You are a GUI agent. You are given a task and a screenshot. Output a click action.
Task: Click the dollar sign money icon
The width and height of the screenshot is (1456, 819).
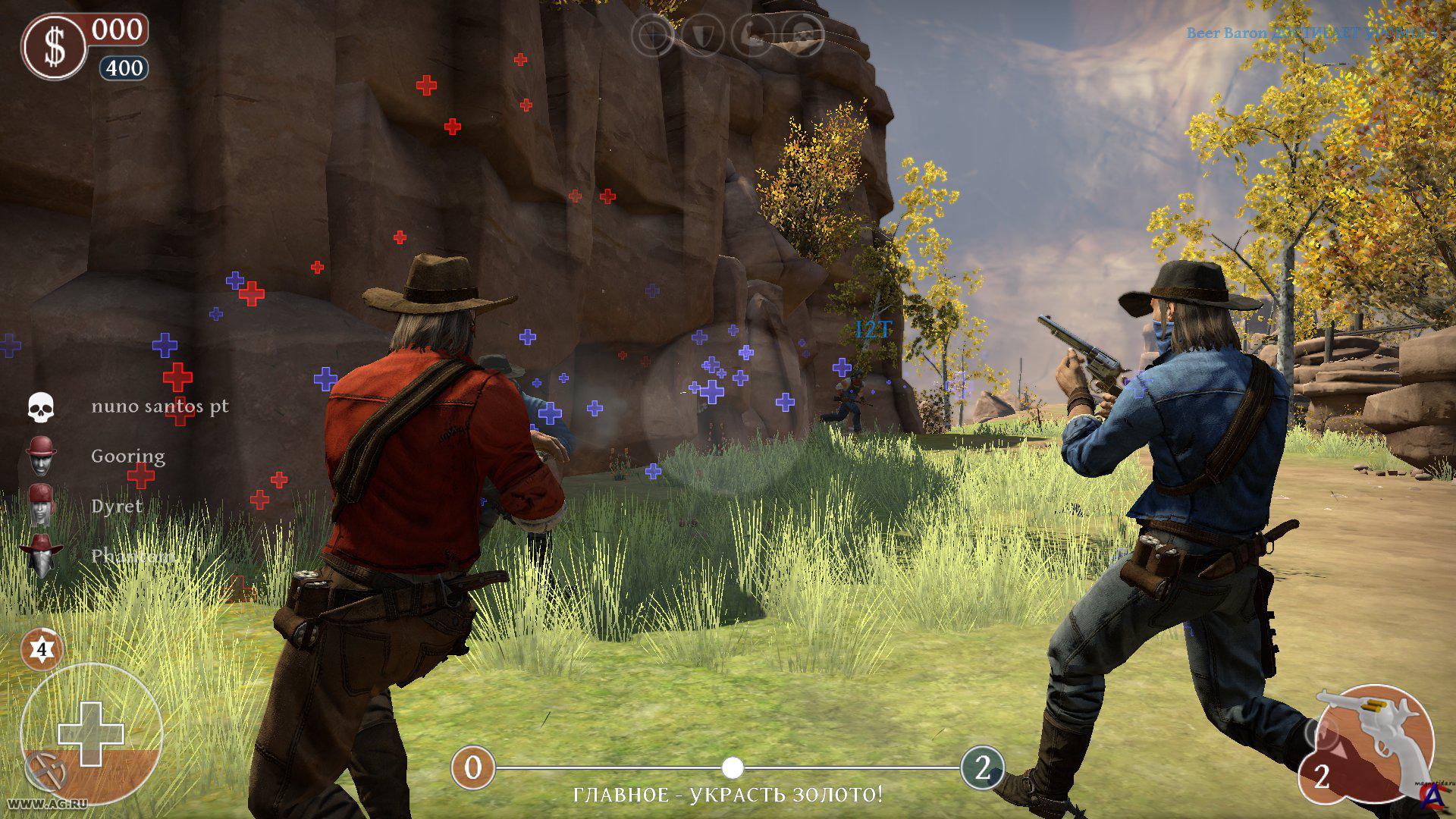tap(55, 47)
